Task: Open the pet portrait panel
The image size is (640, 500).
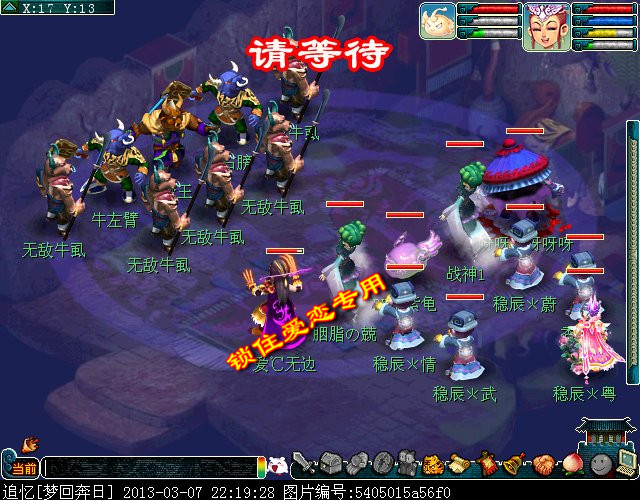Action: [x=437, y=20]
